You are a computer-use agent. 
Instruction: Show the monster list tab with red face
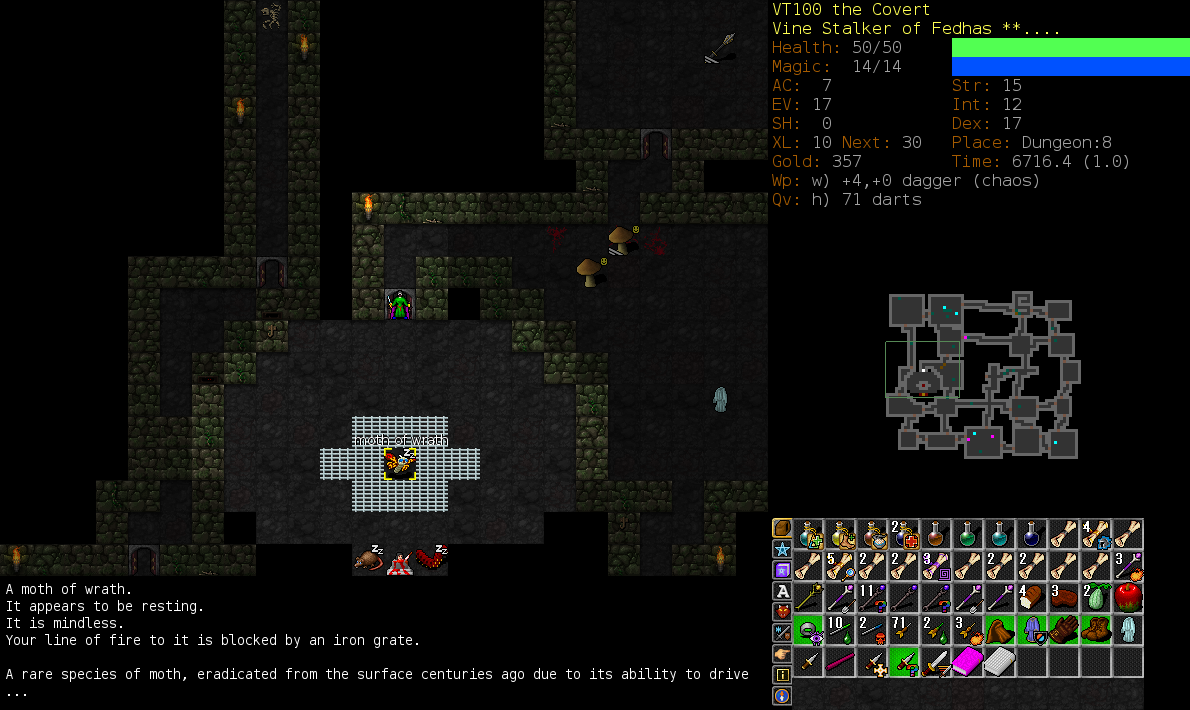click(781, 611)
